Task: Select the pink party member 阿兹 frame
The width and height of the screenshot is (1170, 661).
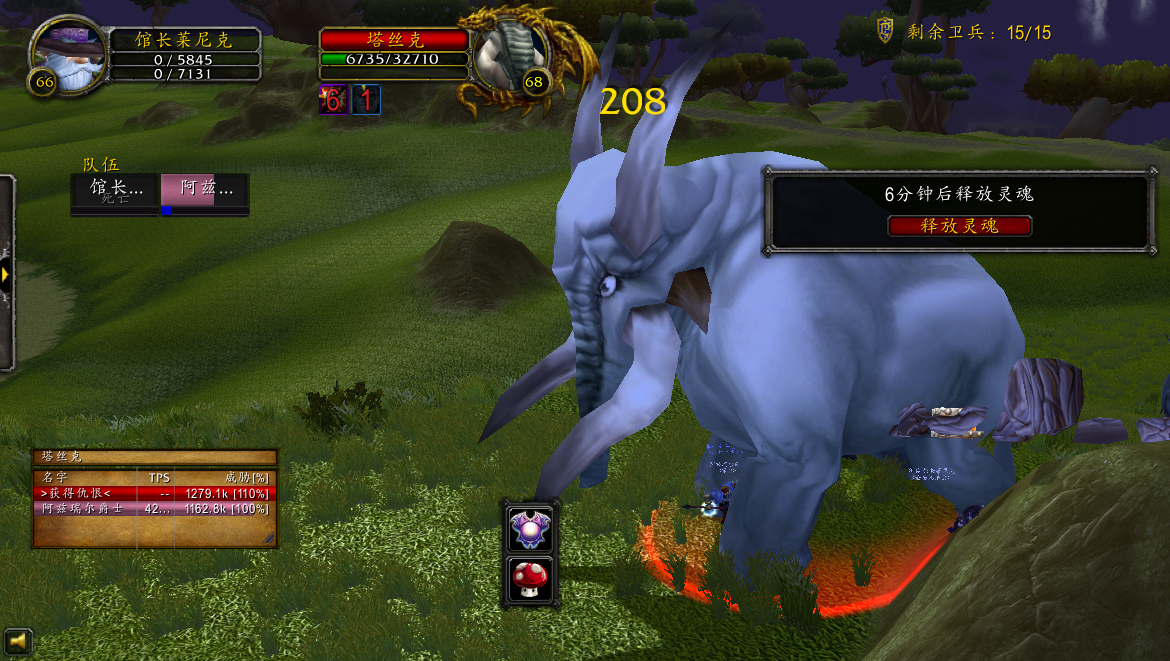Action: click(x=205, y=190)
